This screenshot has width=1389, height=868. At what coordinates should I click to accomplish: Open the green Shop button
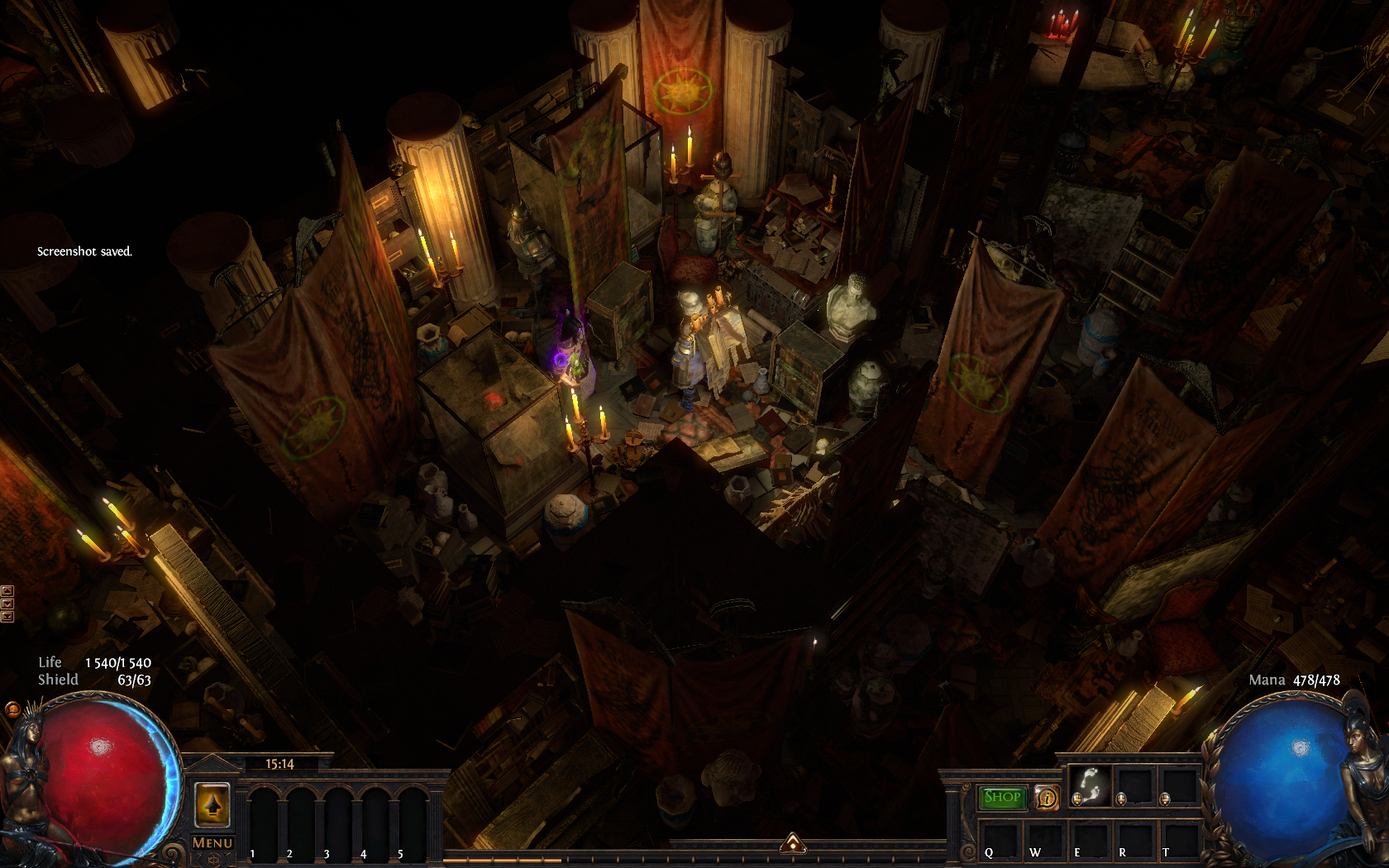[x=1001, y=797]
